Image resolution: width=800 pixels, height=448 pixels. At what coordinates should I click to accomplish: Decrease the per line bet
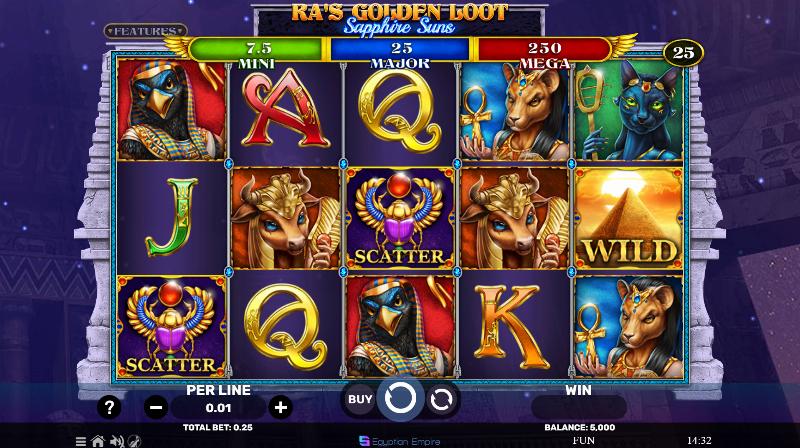click(x=155, y=407)
